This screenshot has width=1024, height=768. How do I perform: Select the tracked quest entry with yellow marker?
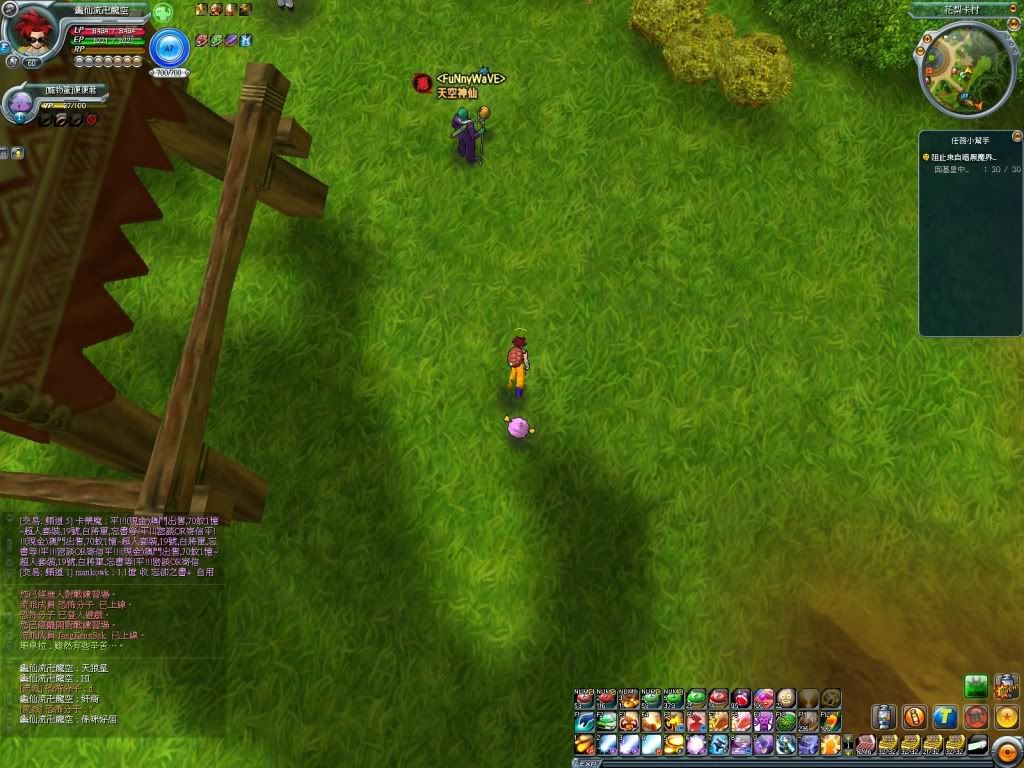pos(962,157)
